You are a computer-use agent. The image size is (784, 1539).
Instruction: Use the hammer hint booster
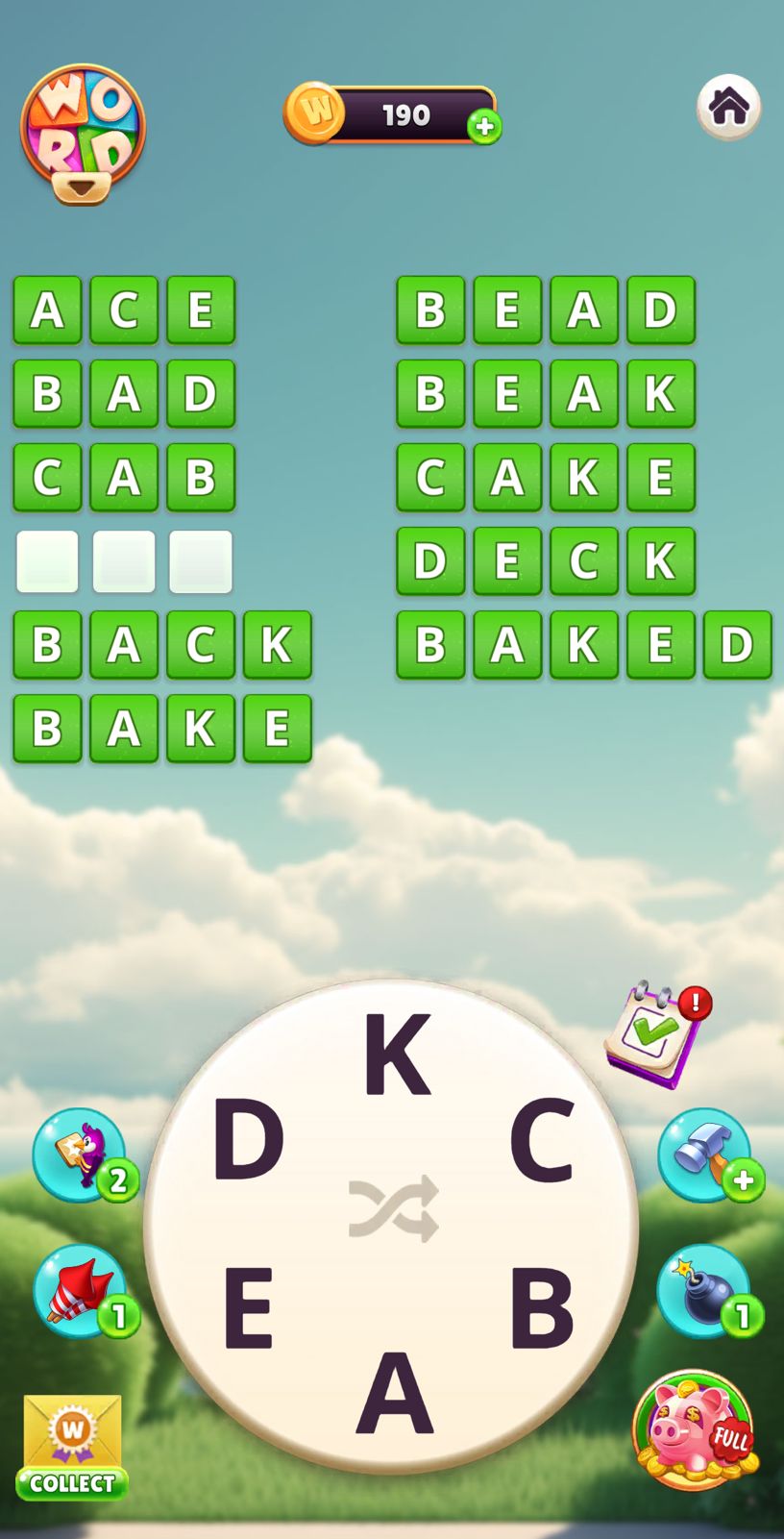click(x=705, y=1154)
